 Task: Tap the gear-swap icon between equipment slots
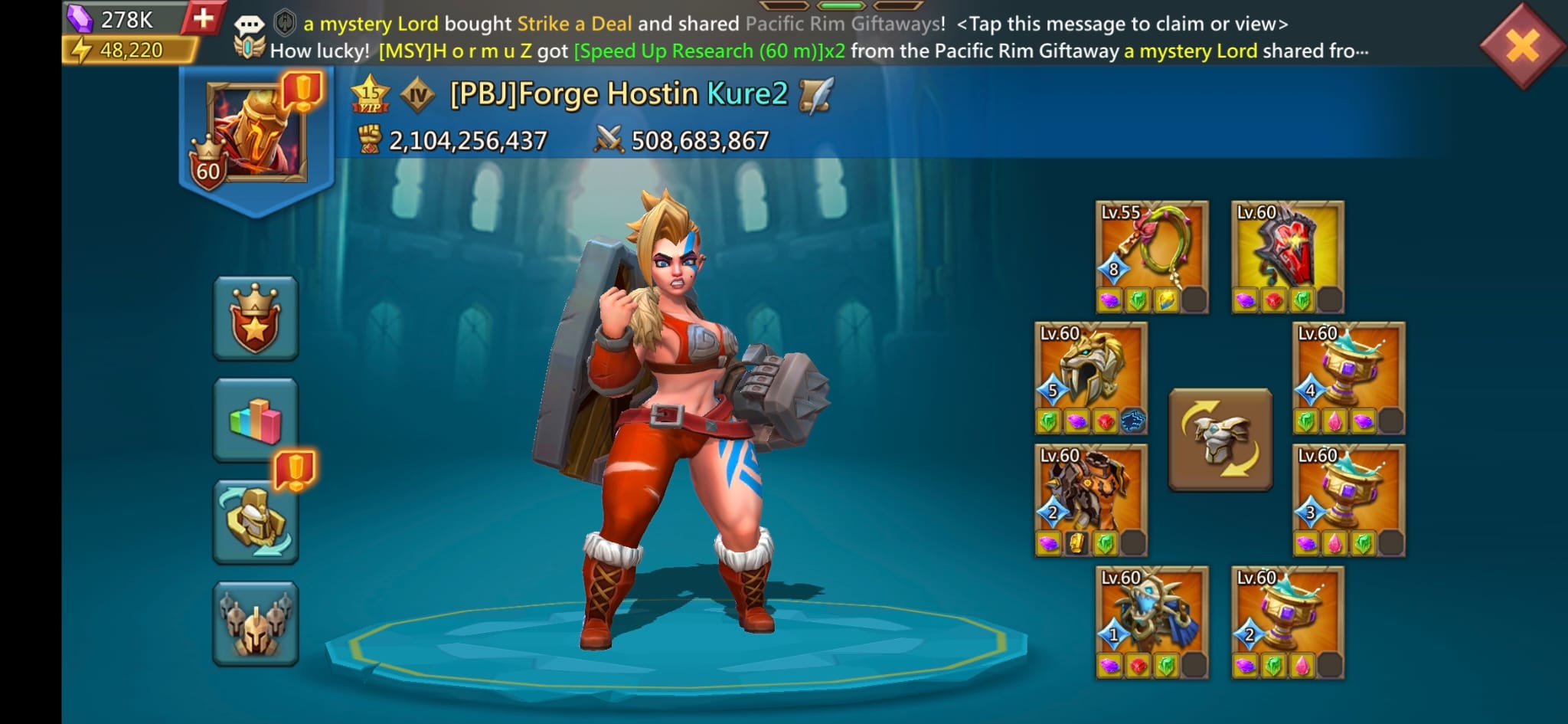click(1220, 438)
